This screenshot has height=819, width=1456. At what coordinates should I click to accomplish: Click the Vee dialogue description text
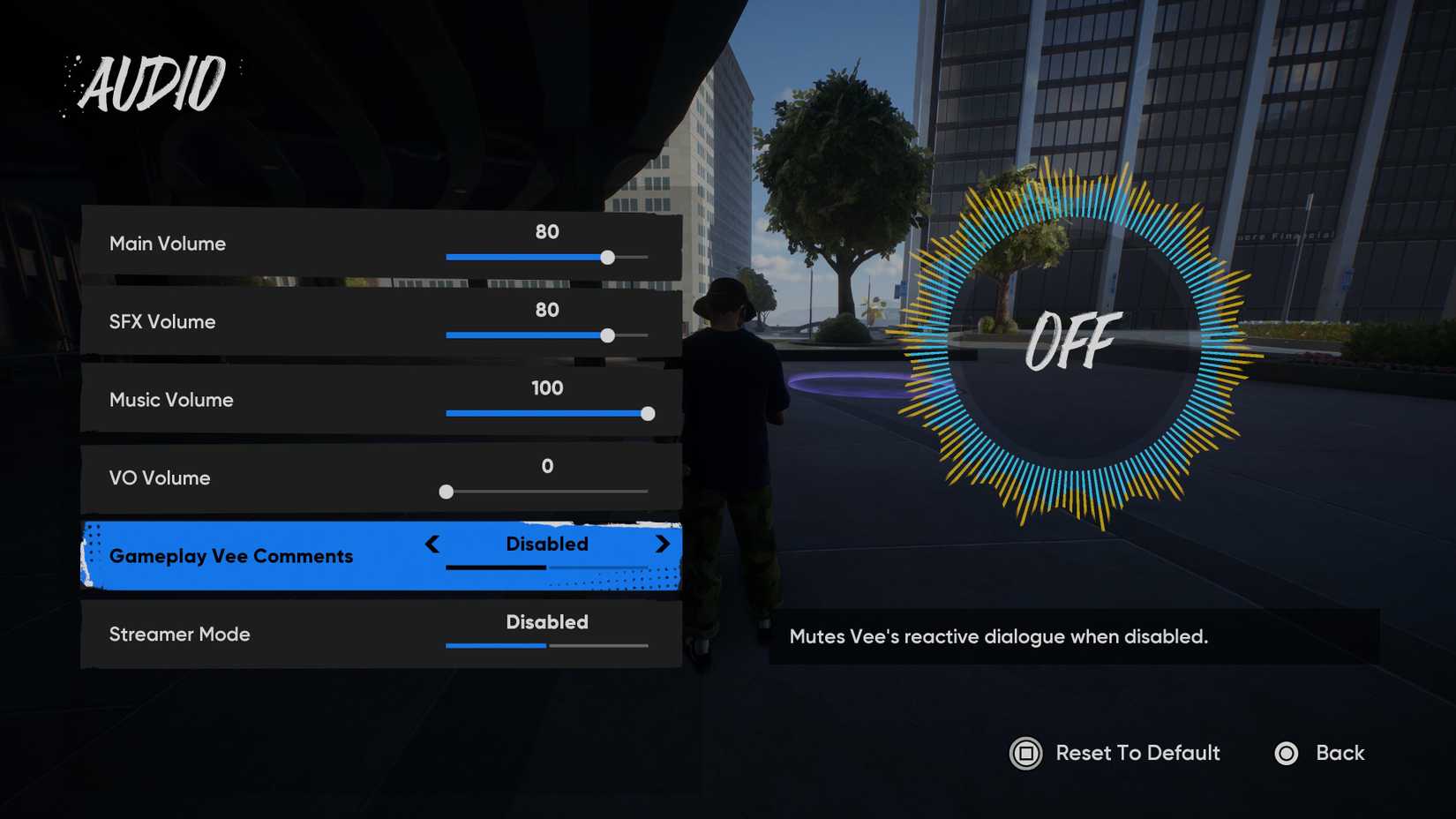[997, 637]
